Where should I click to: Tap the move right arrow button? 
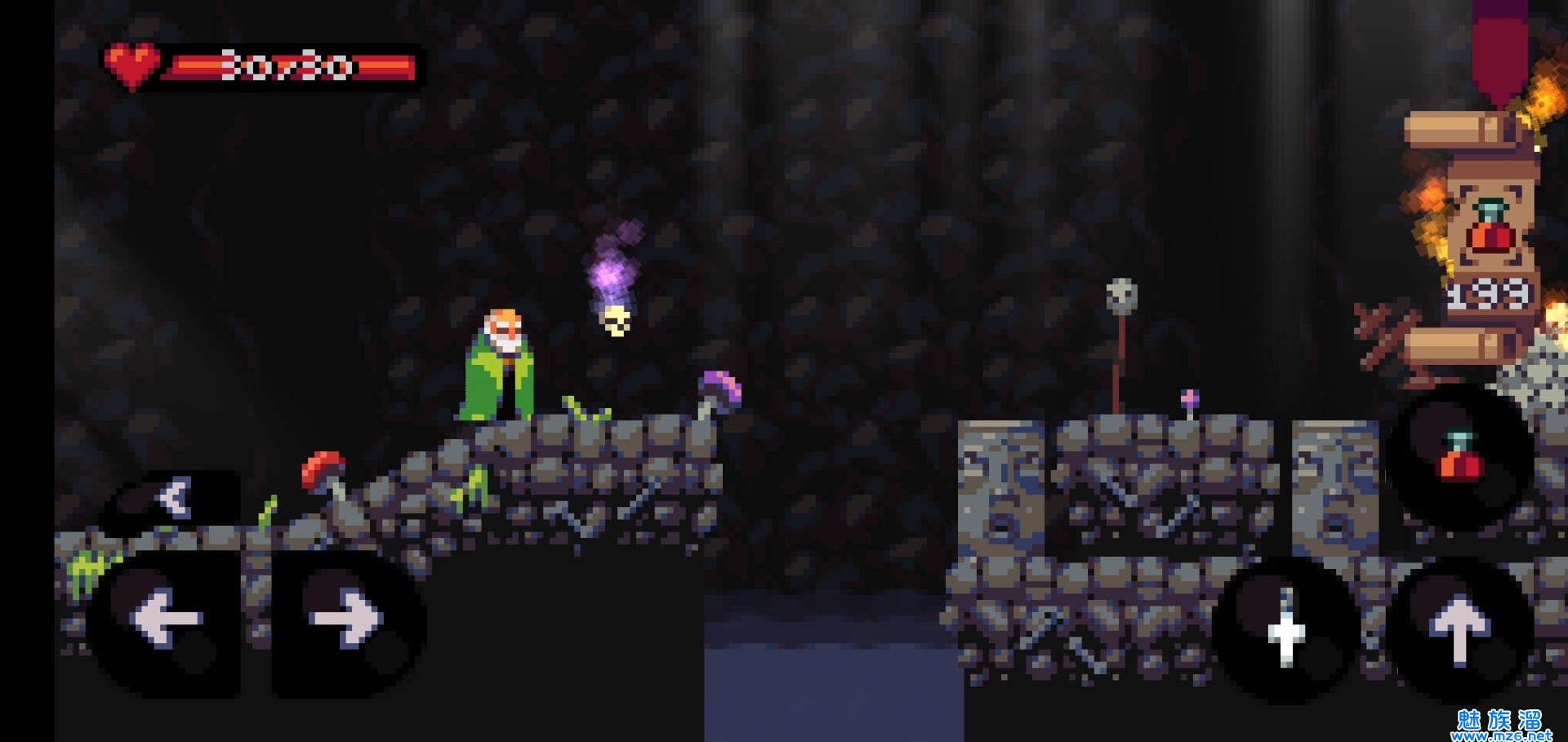pos(347,619)
